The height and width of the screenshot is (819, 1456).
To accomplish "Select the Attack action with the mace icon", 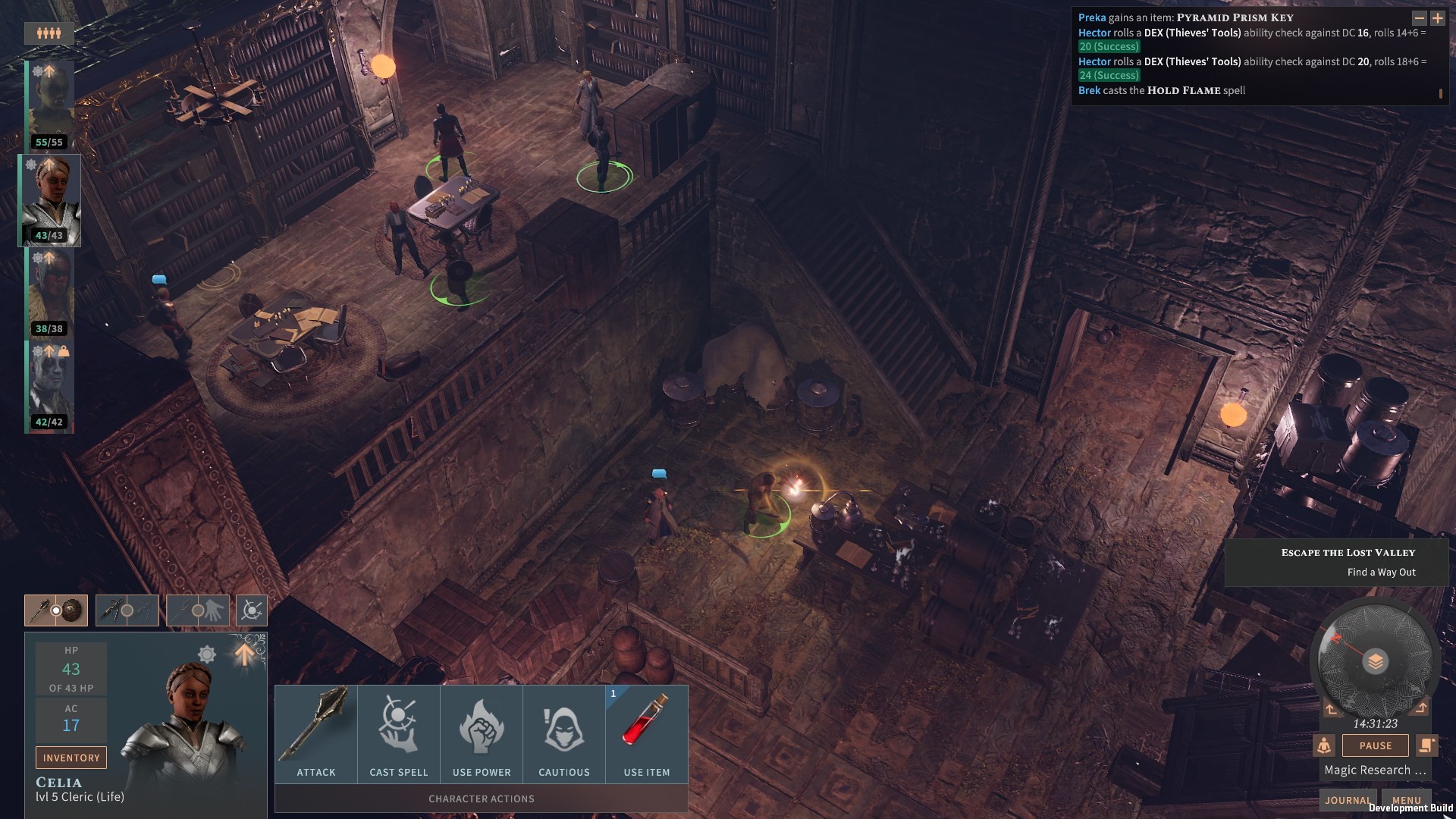I will click(316, 732).
